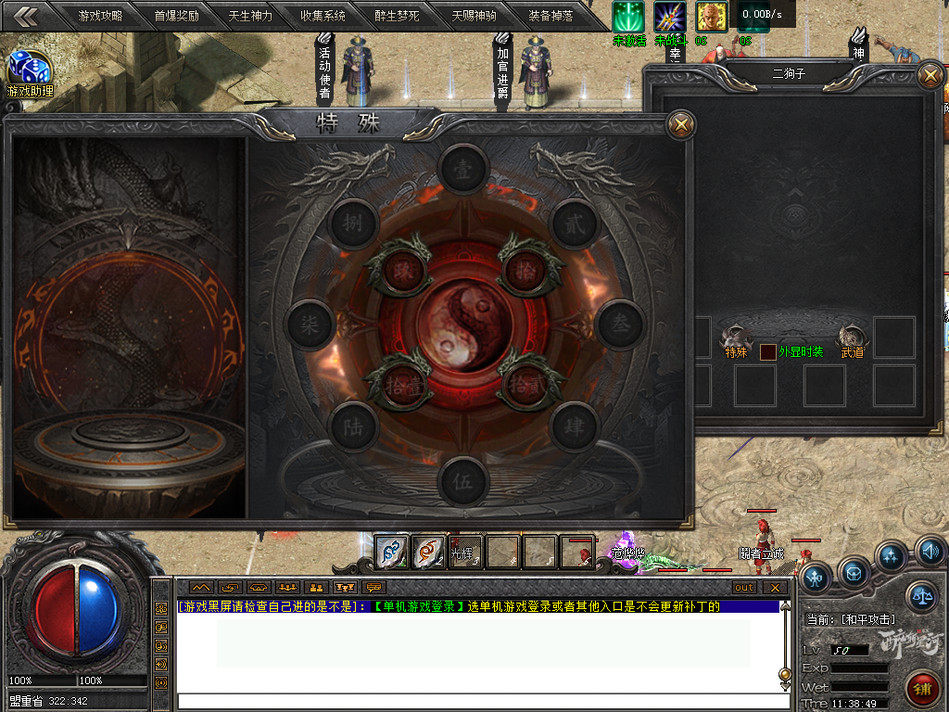Open the 首爆奖励 menu

(x=176, y=16)
